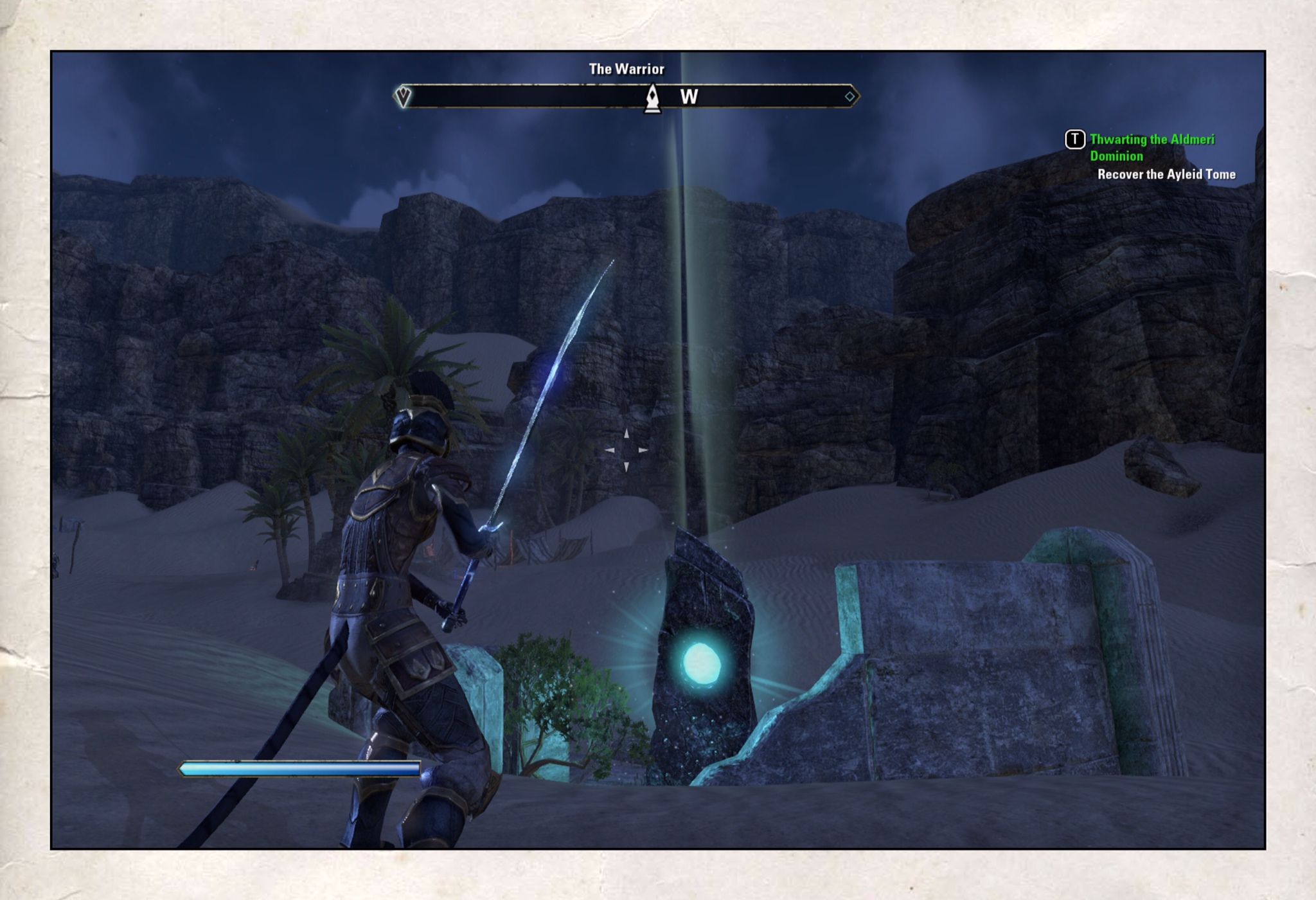Open the Thwarting the Aldmeri Dominion quest tracker
1316x900 pixels.
[1151, 147]
